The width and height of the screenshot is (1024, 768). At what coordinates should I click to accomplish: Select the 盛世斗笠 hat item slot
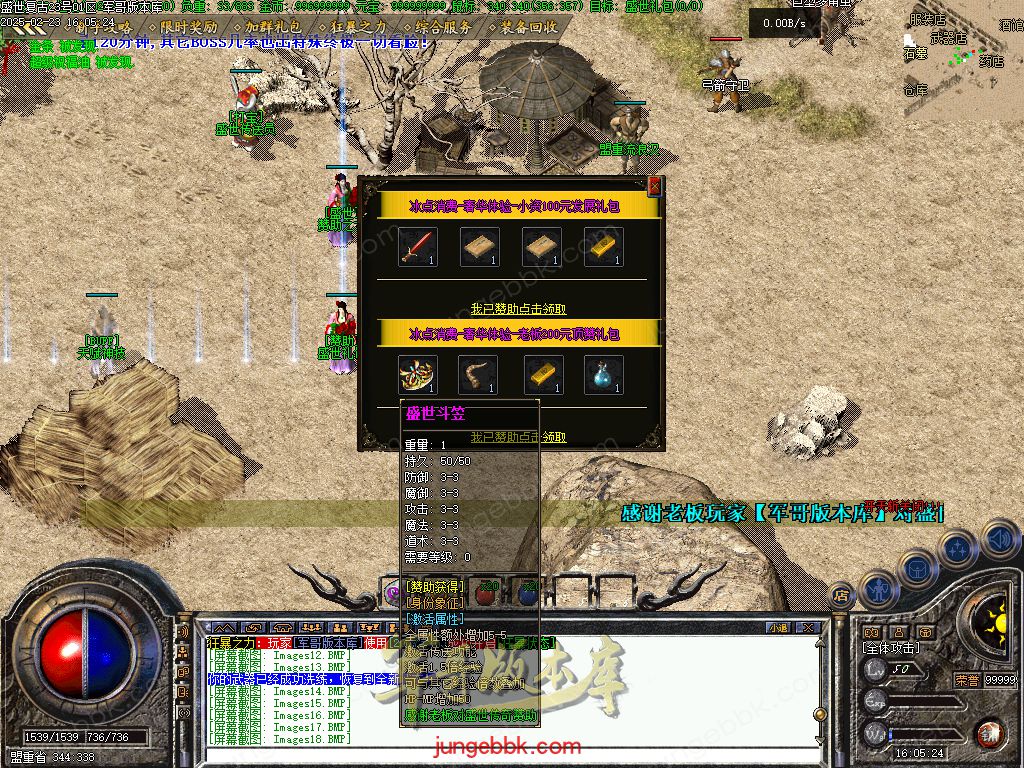pyautogui.click(x=418, y=375)
